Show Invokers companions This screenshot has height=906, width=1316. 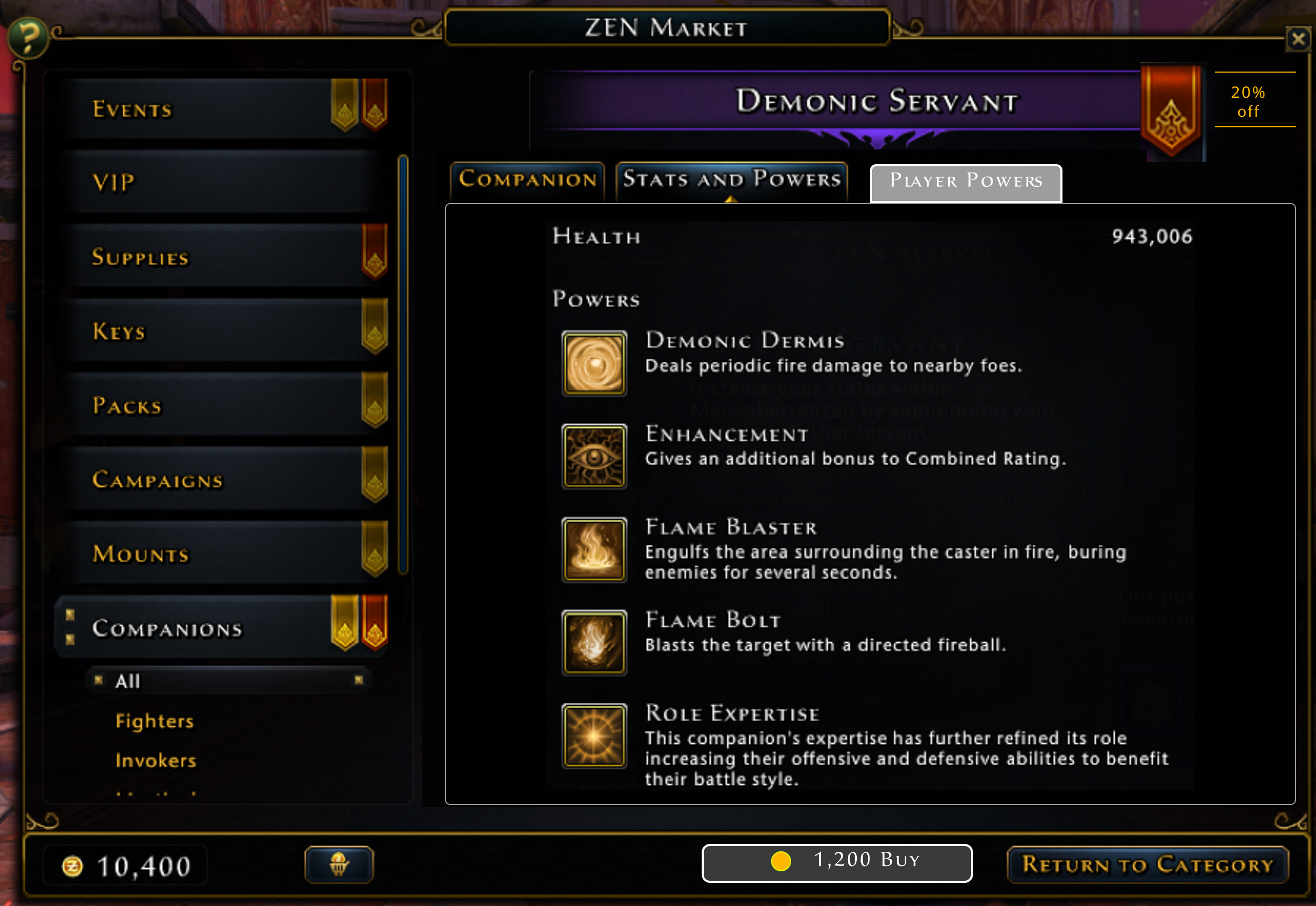coord(156,761)
